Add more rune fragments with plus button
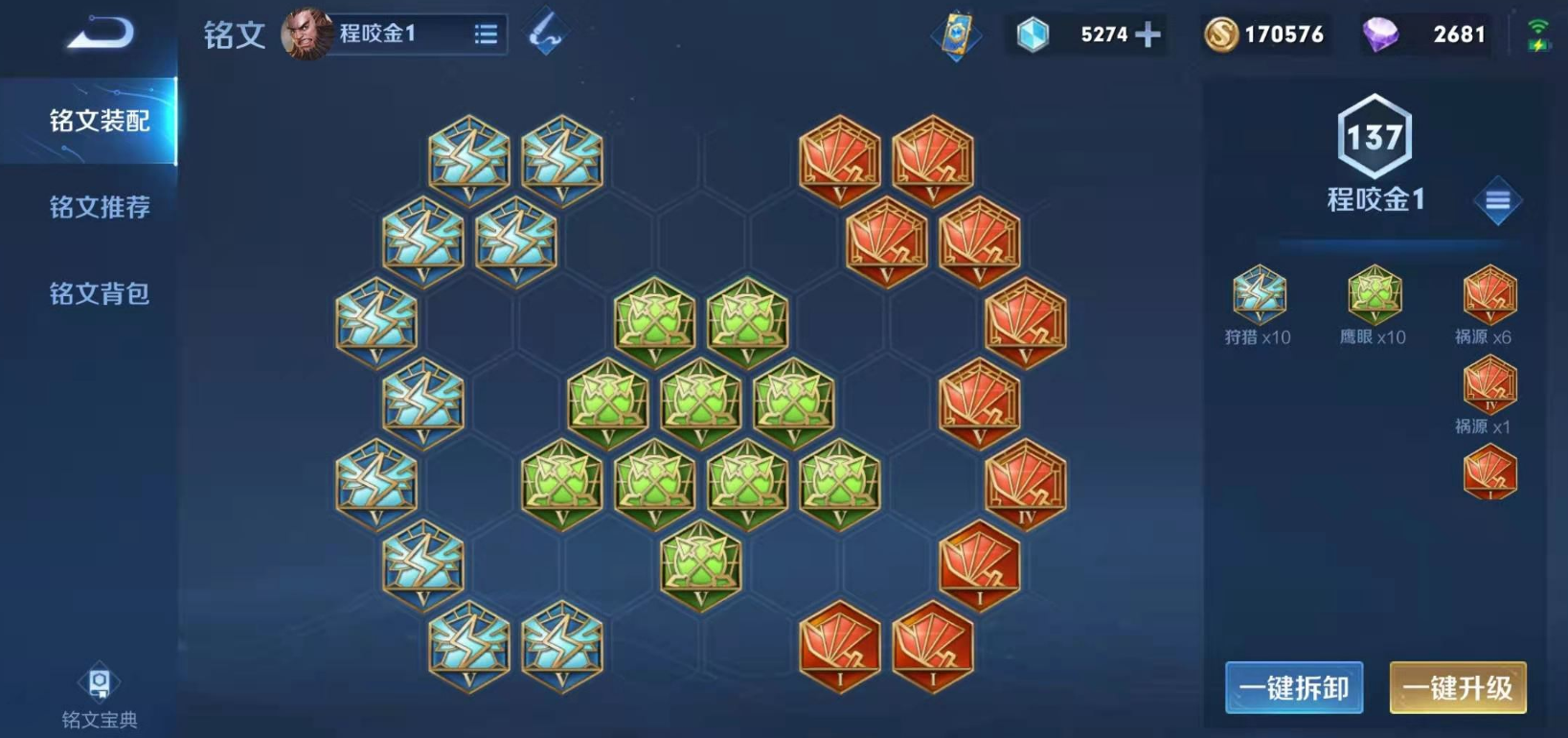The width and height of the screenshot is (1568, 738). click(1148, 35)
